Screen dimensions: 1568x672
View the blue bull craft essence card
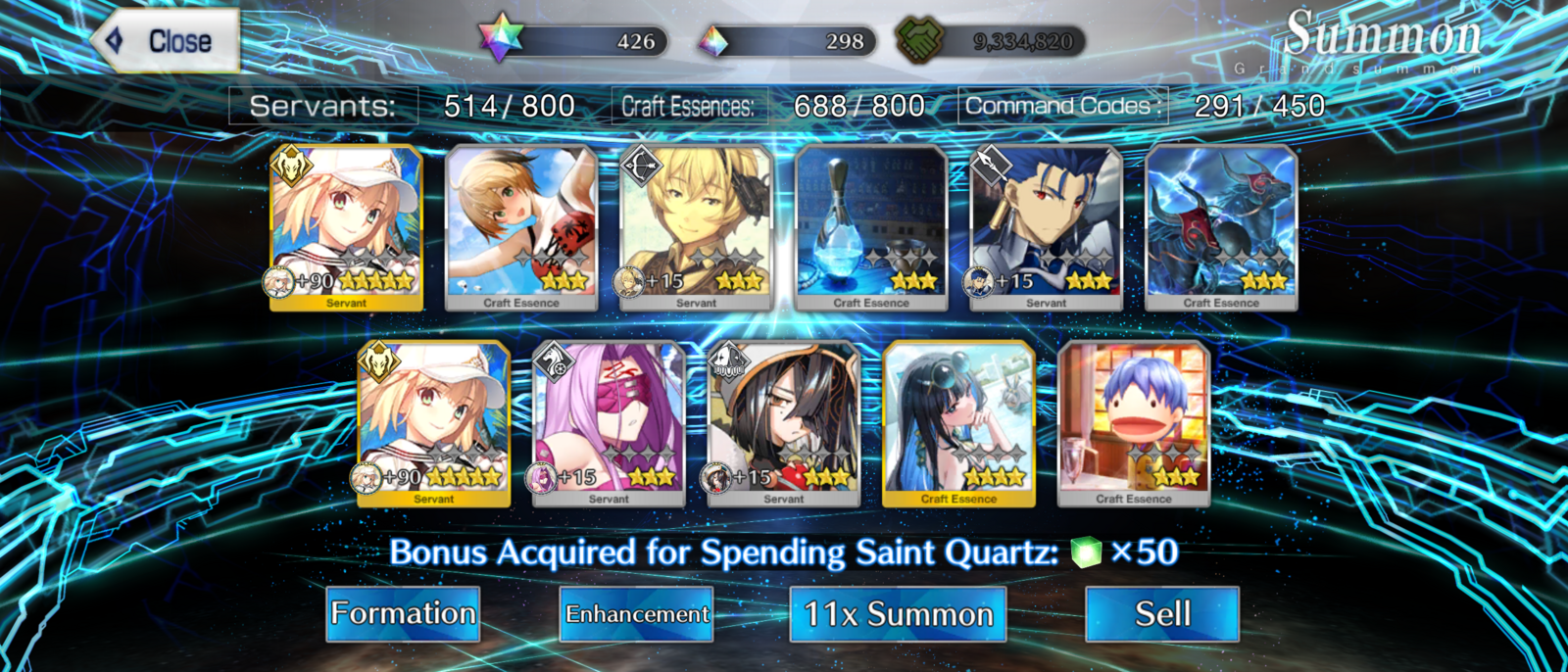[1221, 227]
